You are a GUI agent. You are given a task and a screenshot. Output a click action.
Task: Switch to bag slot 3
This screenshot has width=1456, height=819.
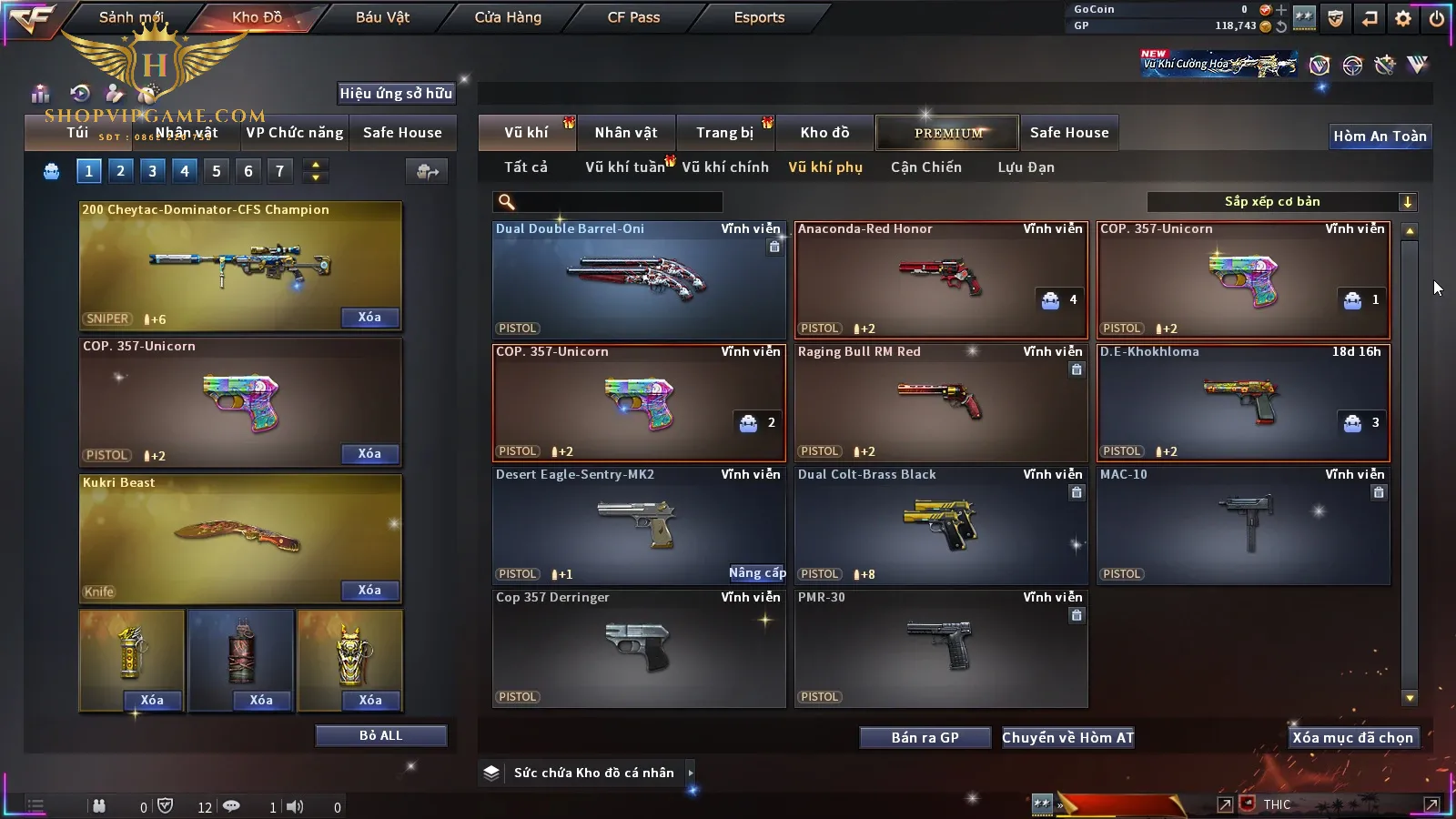pos(152,170)
